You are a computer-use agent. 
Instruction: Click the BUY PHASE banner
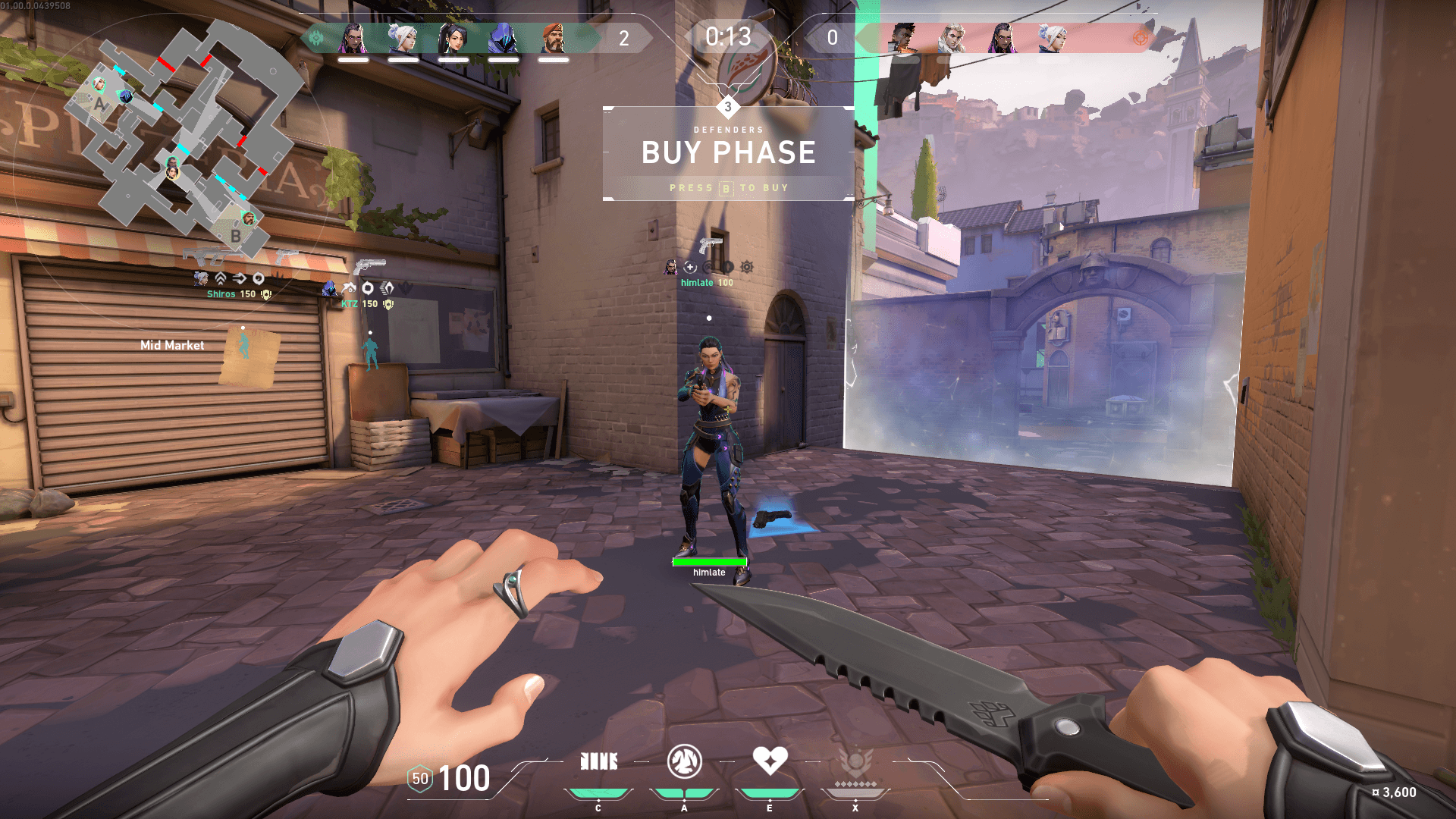click(x=728, y=152)
